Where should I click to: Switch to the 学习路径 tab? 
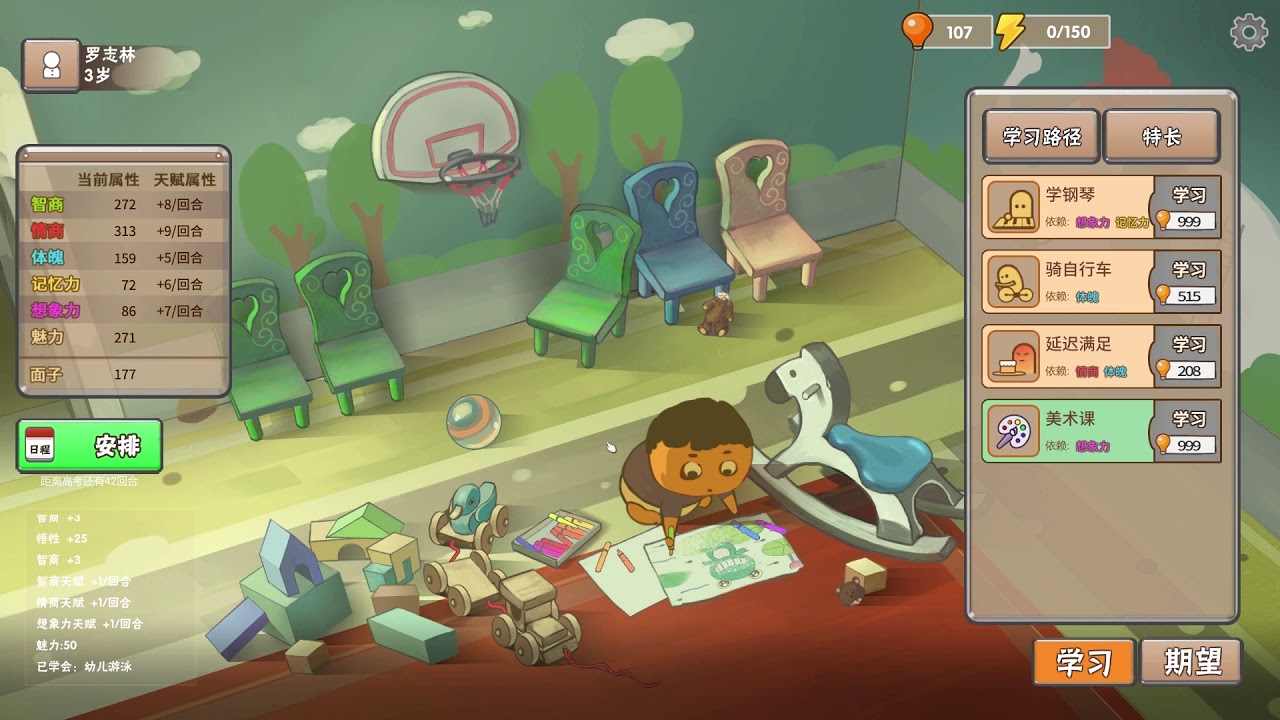pyautogui.click(x=1041, y=136)
